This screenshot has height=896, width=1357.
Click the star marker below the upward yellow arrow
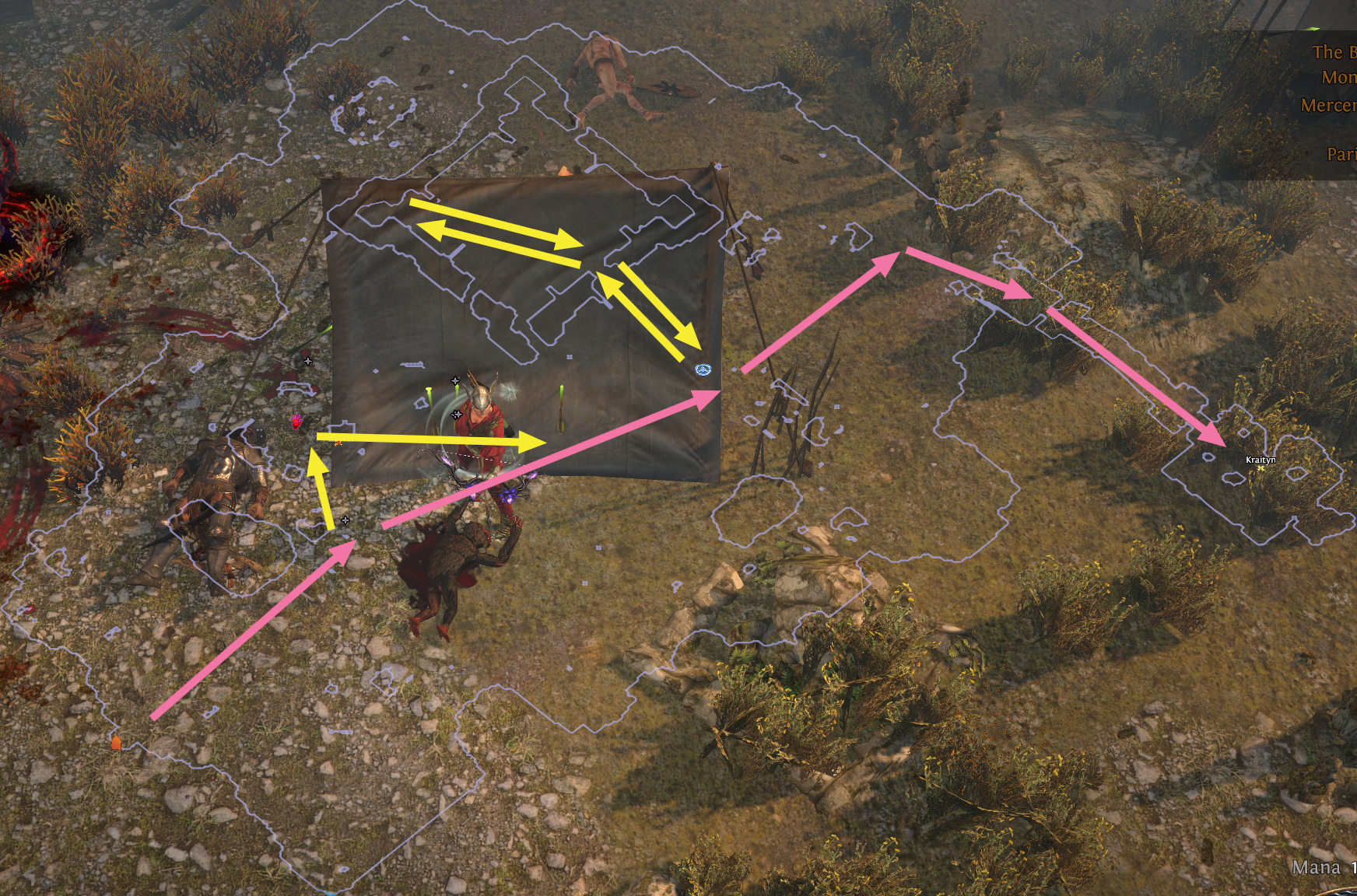(x=345, y=520)
